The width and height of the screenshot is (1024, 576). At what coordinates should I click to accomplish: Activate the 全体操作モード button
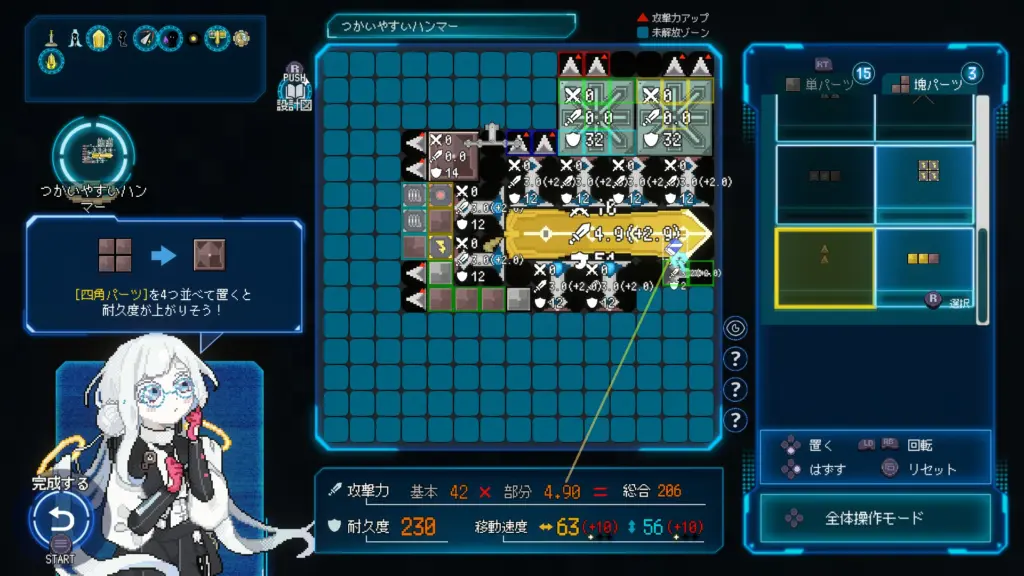point(875,519)
